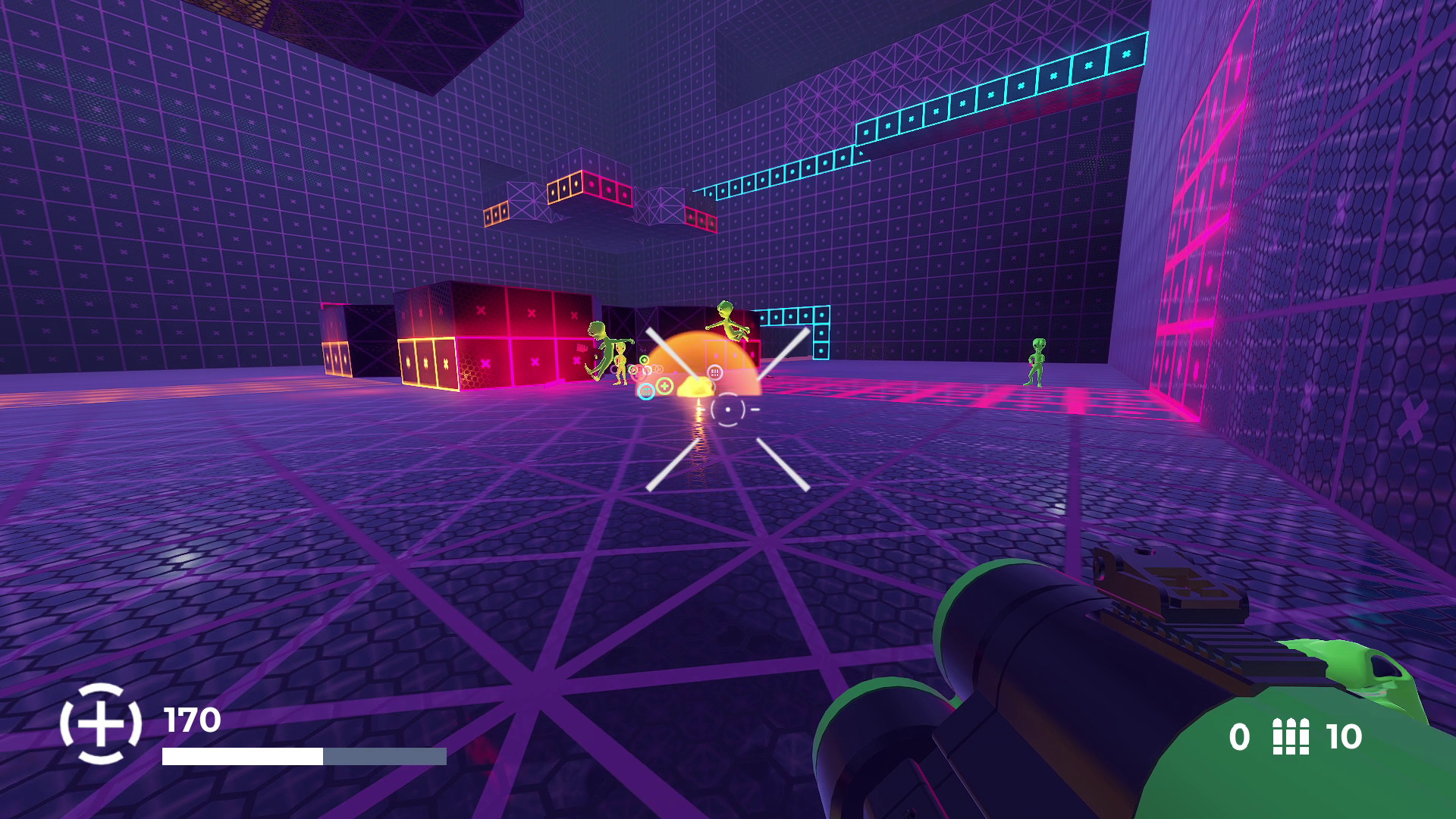Click the white bullet-grid pickup icon near the explosion
The height and width of the screenshot is (819, 1456).
[715, 372]
